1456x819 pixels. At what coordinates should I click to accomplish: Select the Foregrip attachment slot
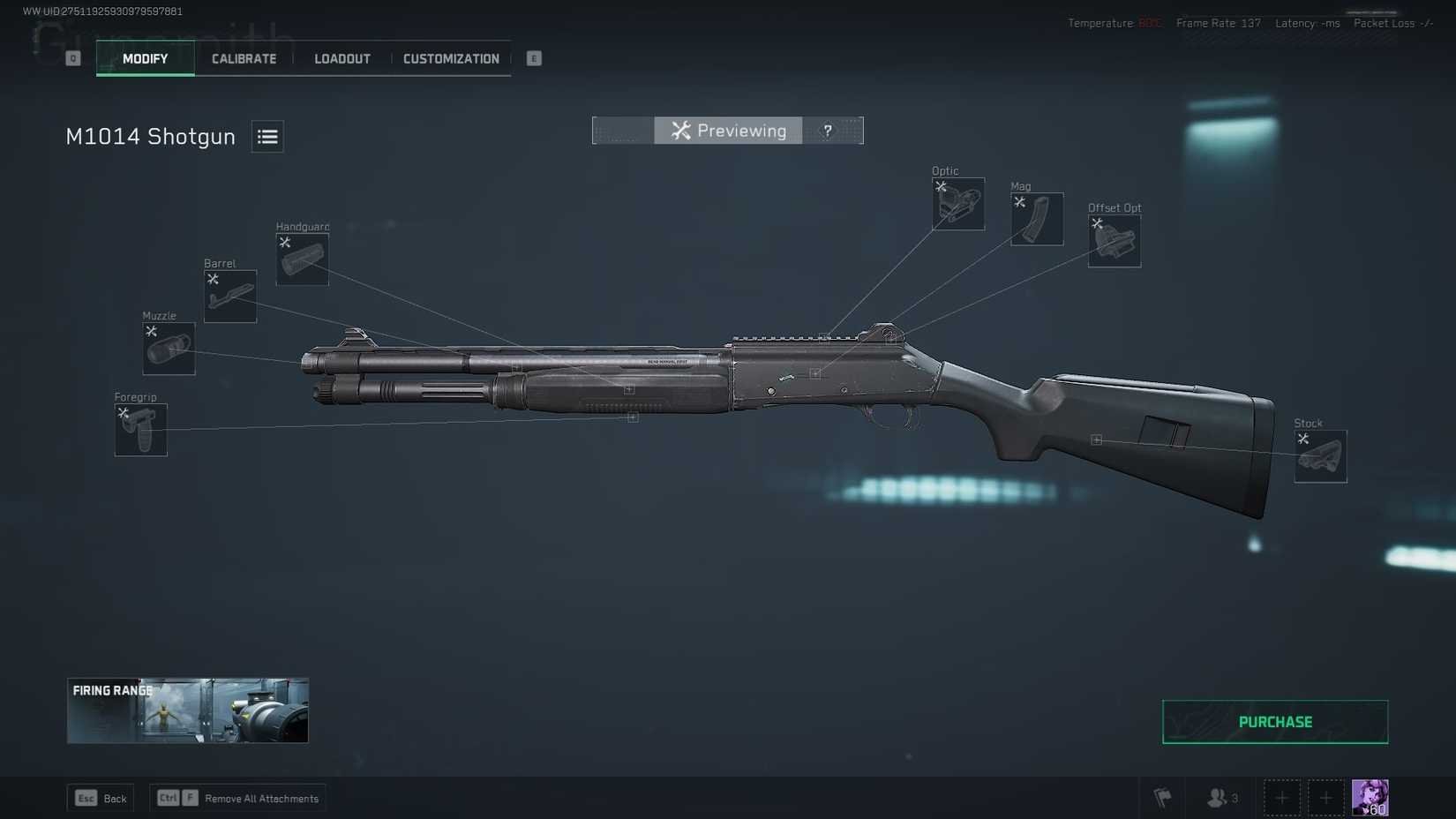pos(139,430)
